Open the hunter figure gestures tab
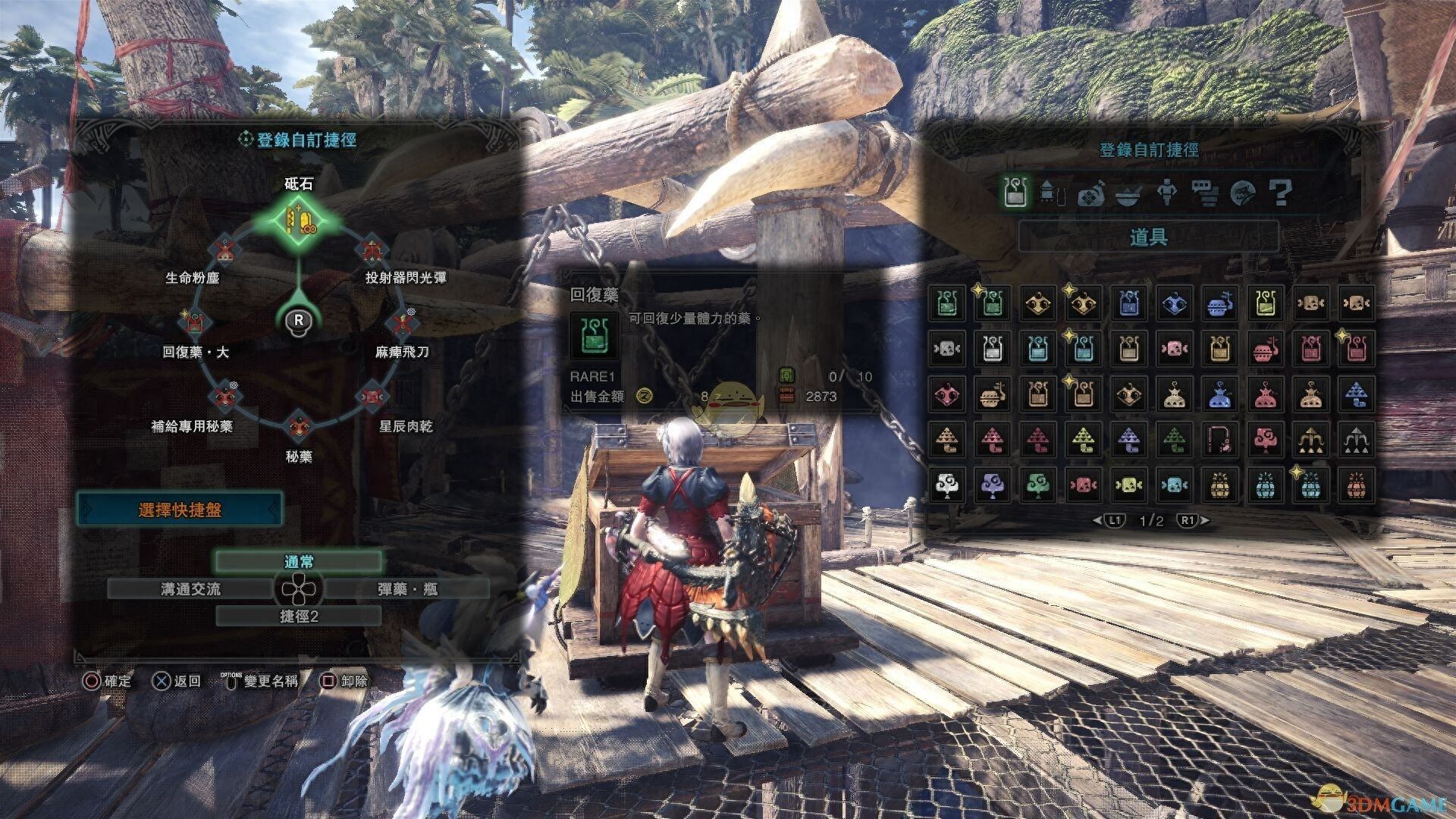Screen dimensions: 1456x819 coord(1166,193)
